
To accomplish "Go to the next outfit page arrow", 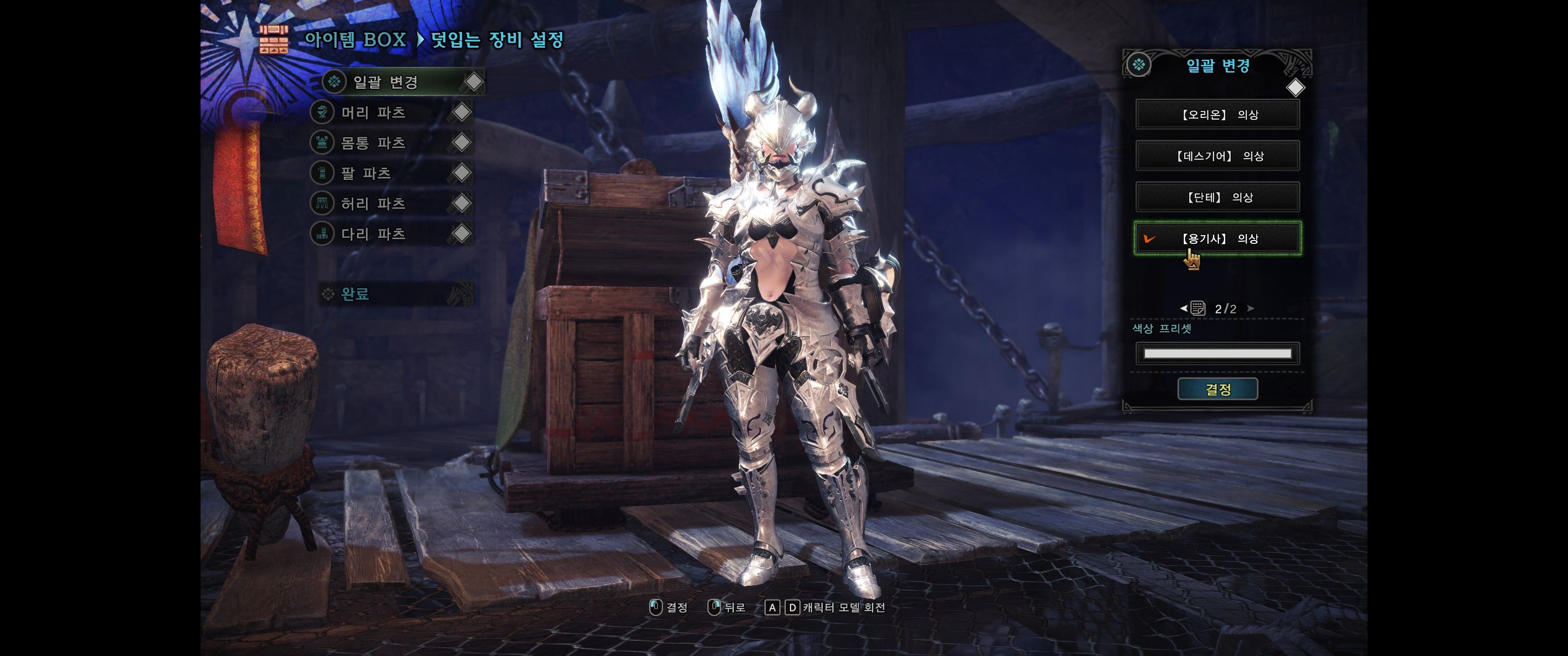I will click(1250, 308).
